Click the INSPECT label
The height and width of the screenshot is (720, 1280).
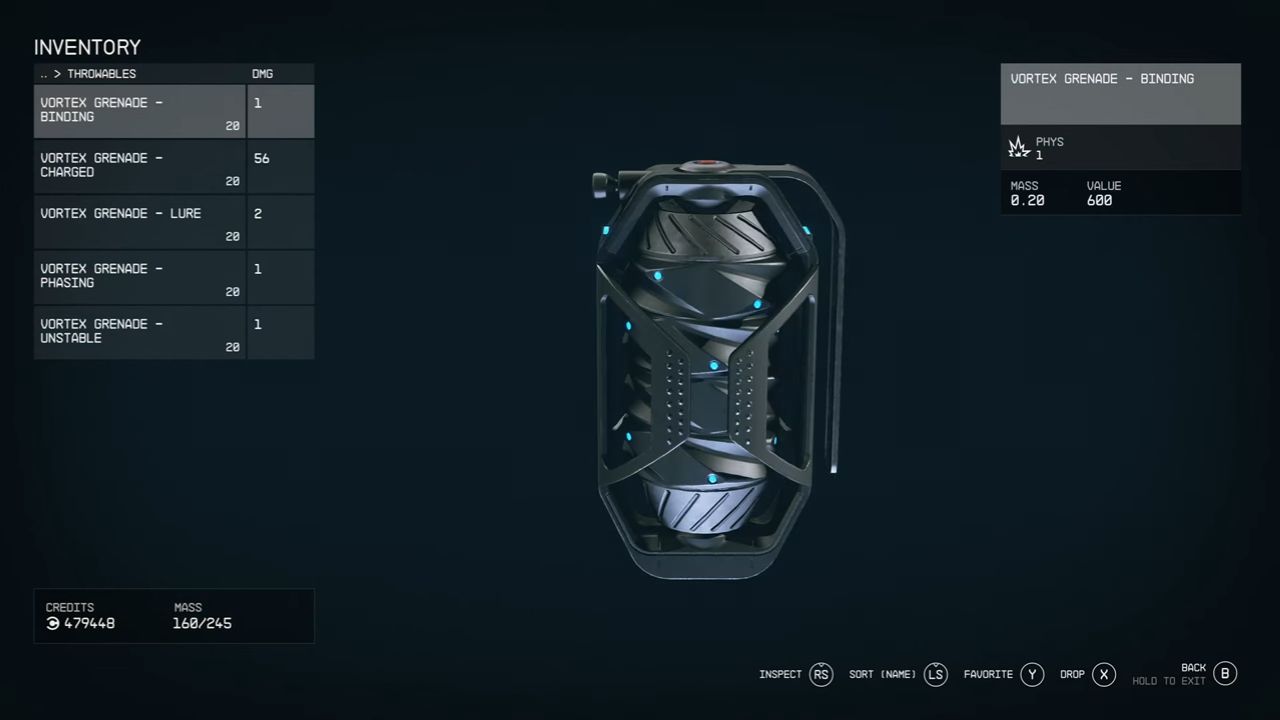[x=780, y=674]
